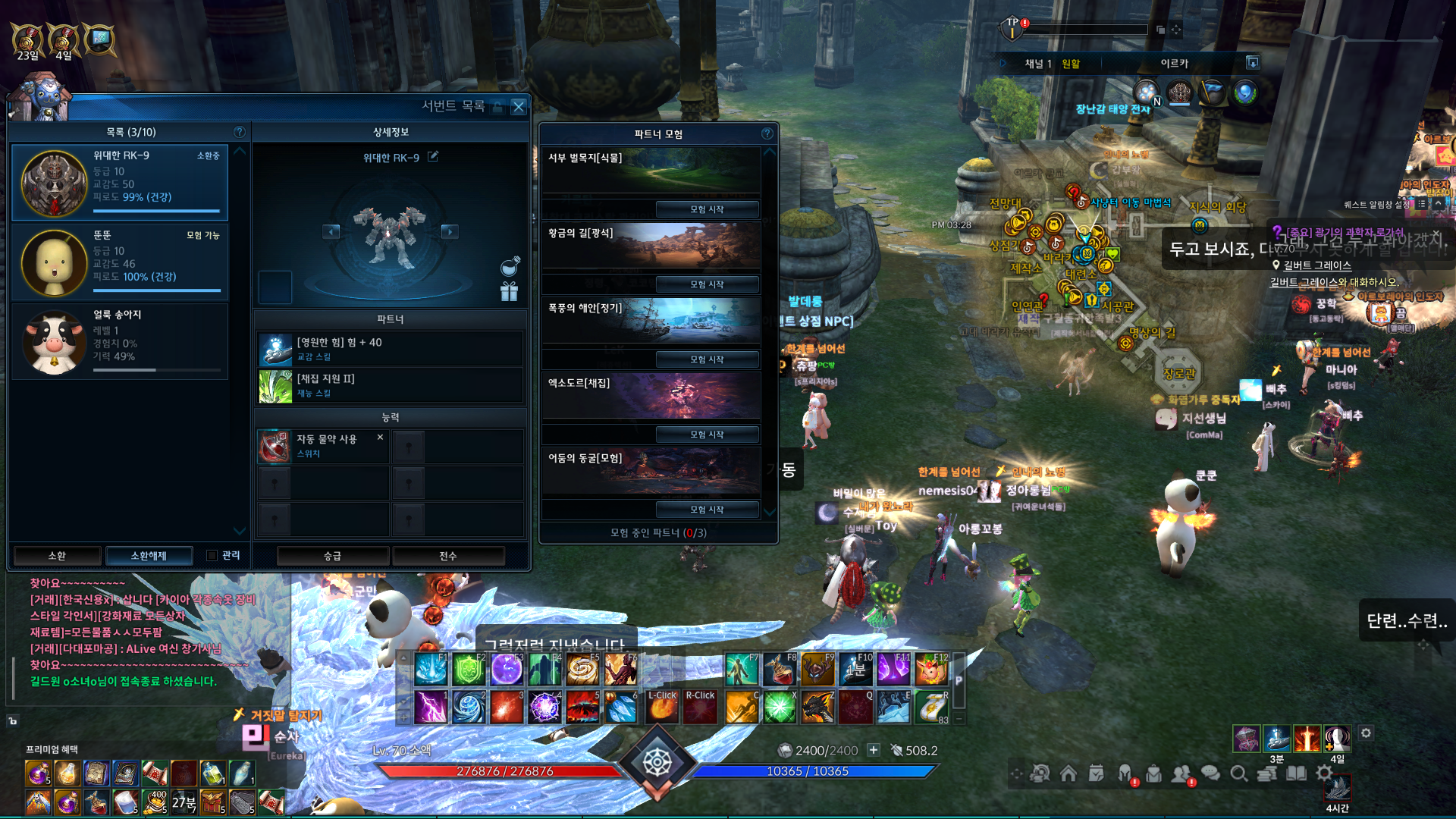This screenshot has height=819, width=1456.
Task: Select the 자동 물약 사용 ability slot
Action: click(x=323, y=446)
